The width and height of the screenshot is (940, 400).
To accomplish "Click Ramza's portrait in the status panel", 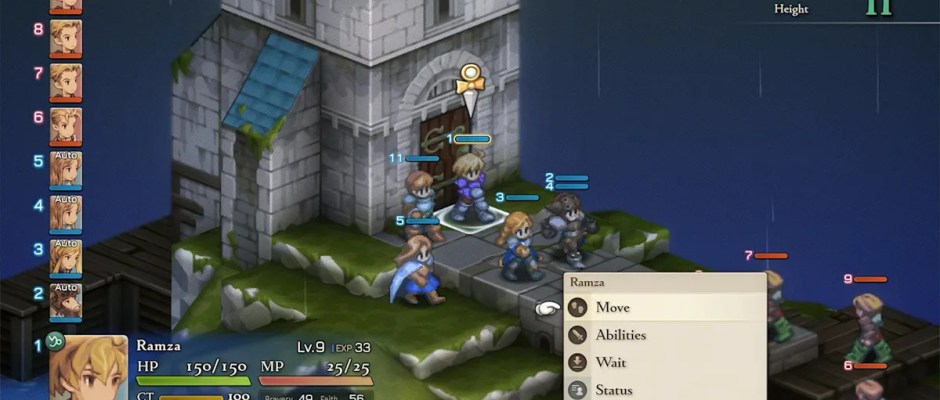I will point(88,368).
